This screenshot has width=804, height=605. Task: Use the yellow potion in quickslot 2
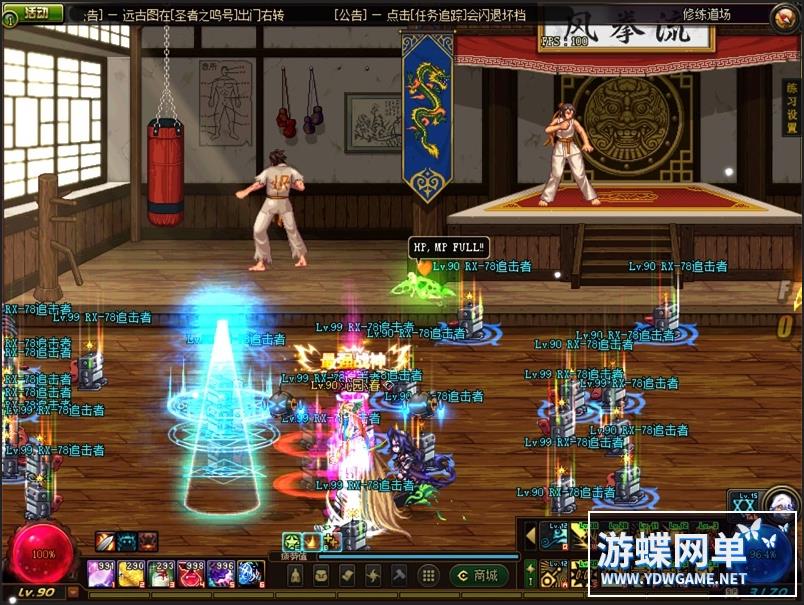131,573
